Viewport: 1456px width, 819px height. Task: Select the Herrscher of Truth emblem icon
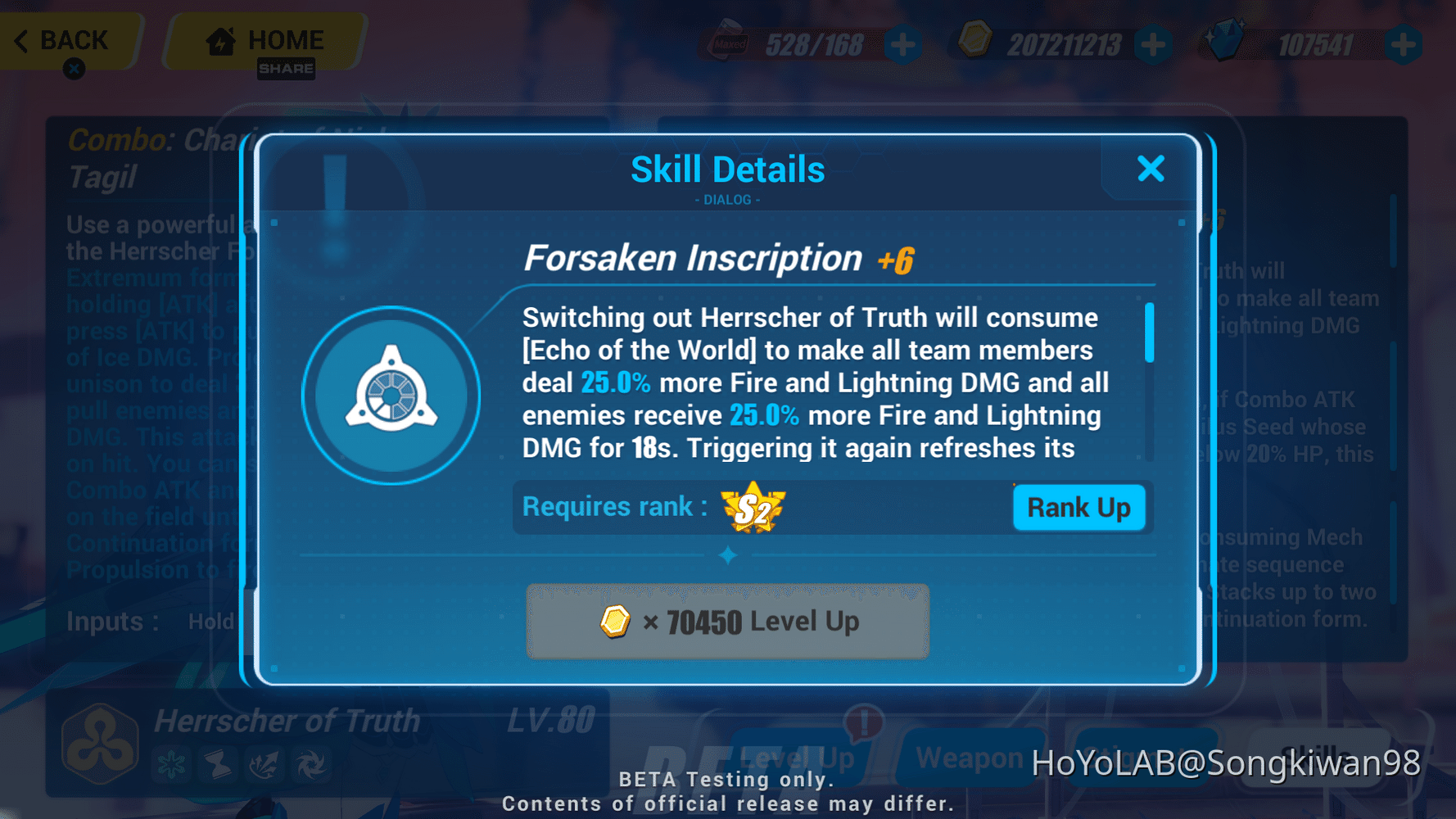[x=98, y=744]
